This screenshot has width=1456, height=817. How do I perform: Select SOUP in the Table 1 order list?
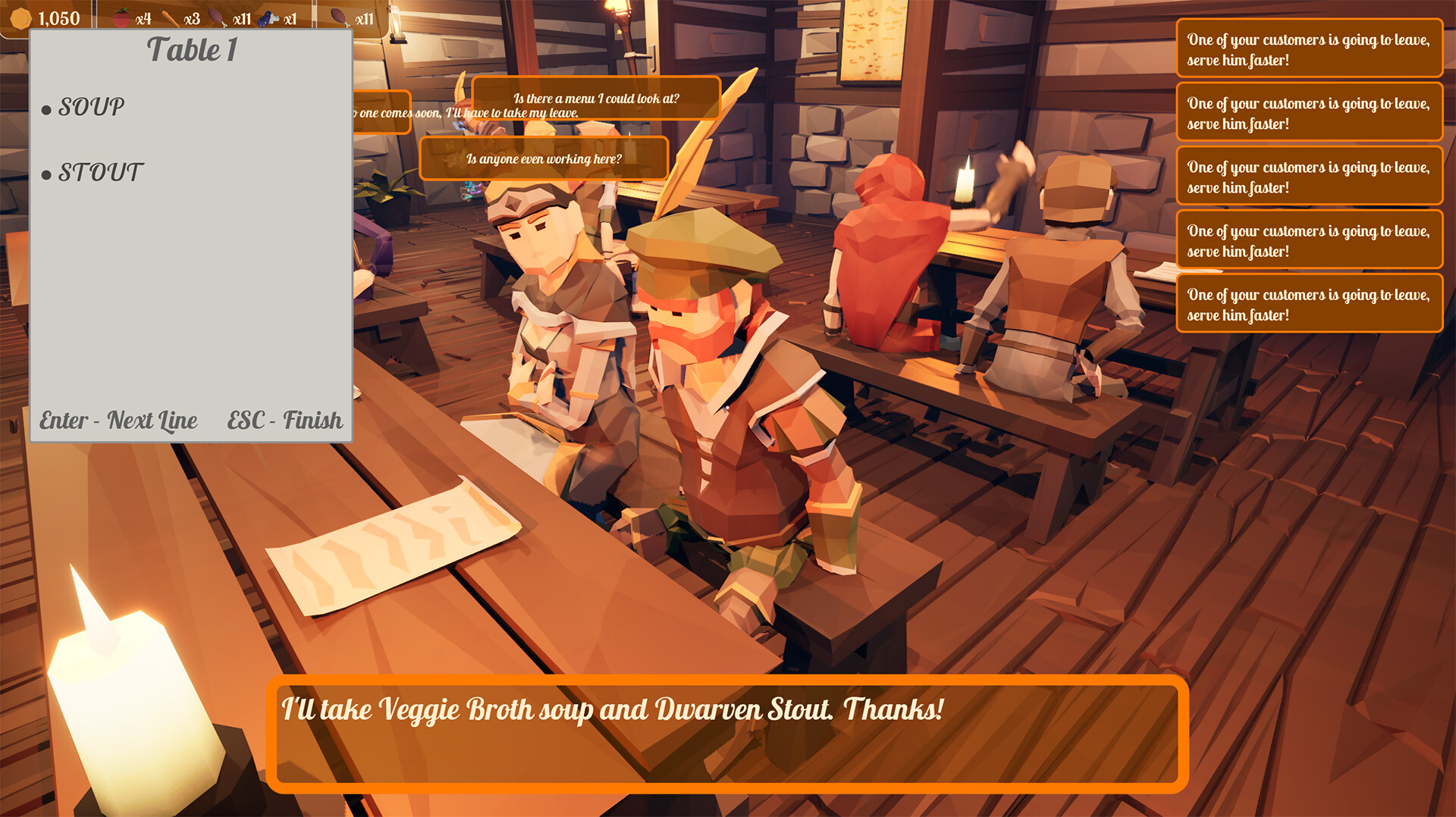pyautogui.click(x=91, y=107)
